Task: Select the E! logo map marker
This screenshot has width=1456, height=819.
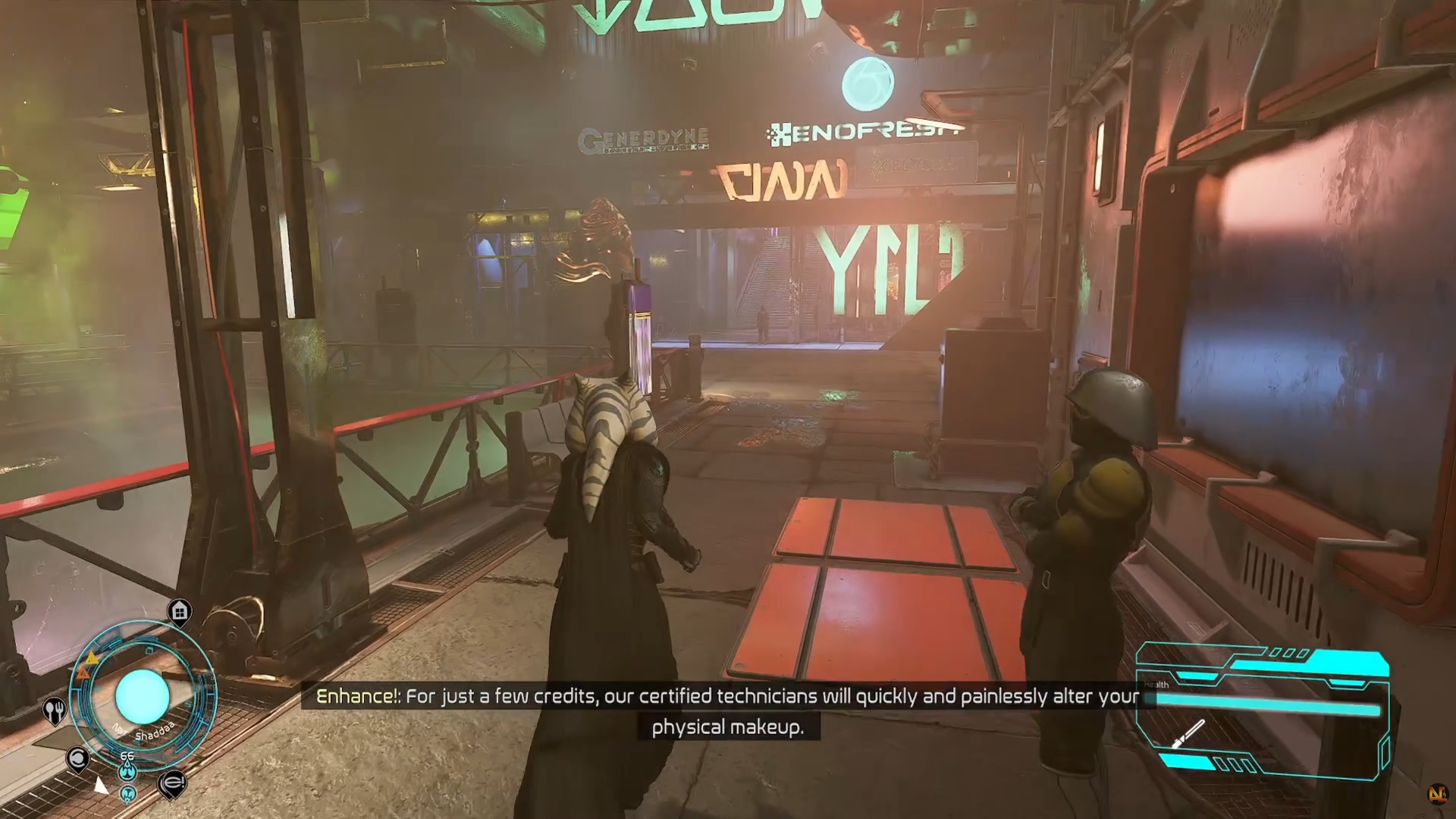Action: [x=172, y=783]
